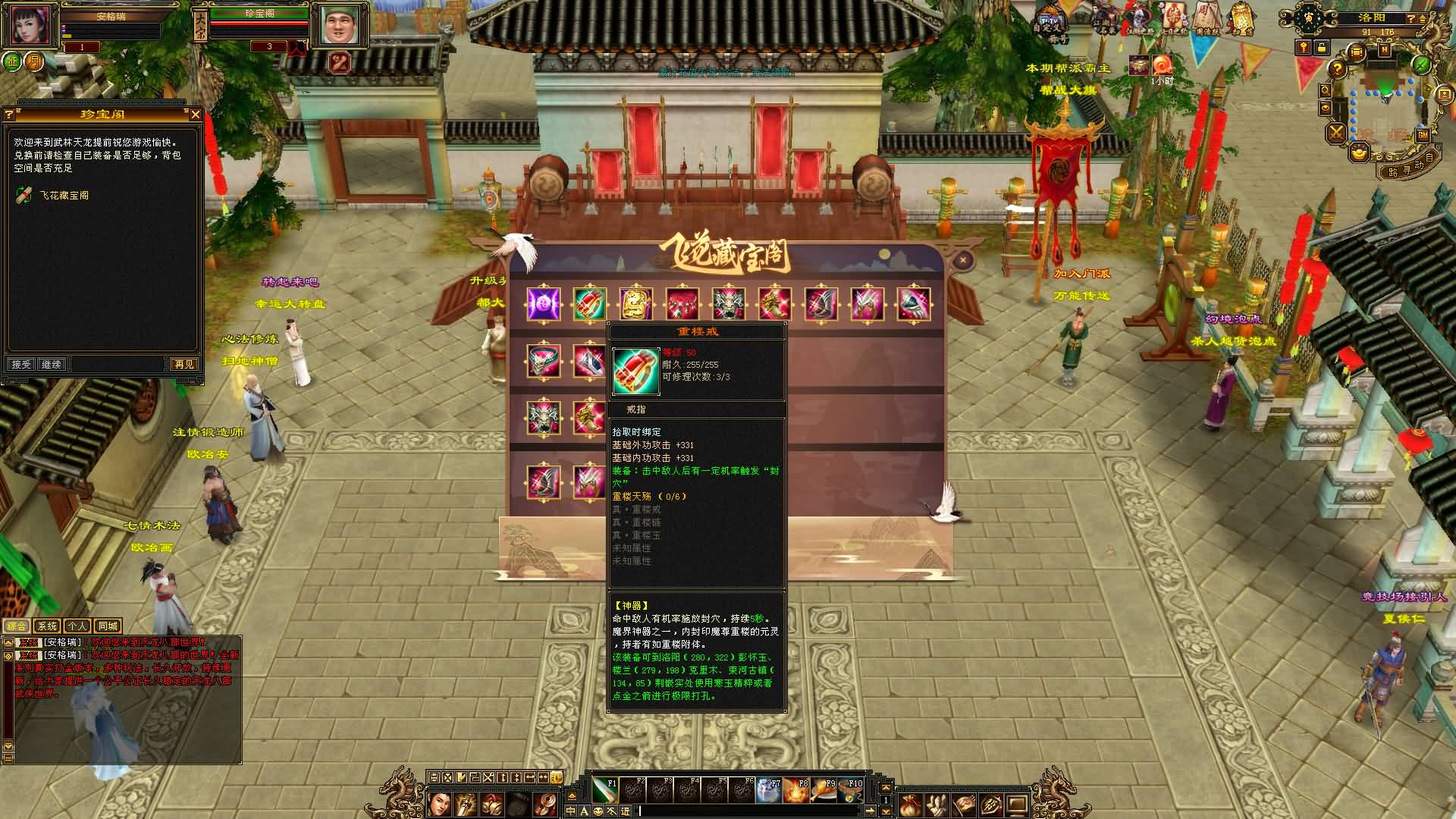Switch to the 同城 chat tab
This screenshot has width=1456, height=819.
tap(108, 626)
